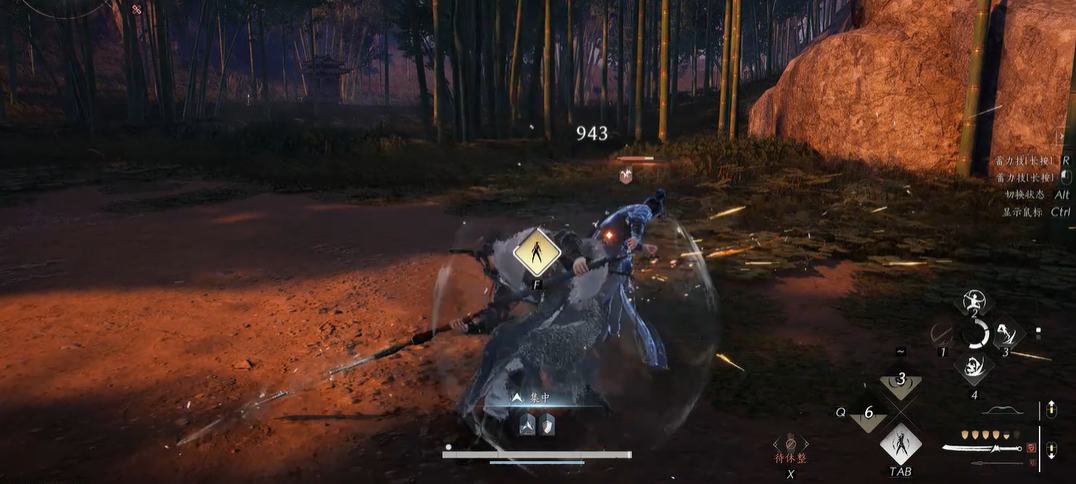The height and width of the screenshot is (484, 1076).
Task: Select the dimmed skill in slot 1
Action: [941, 333]
